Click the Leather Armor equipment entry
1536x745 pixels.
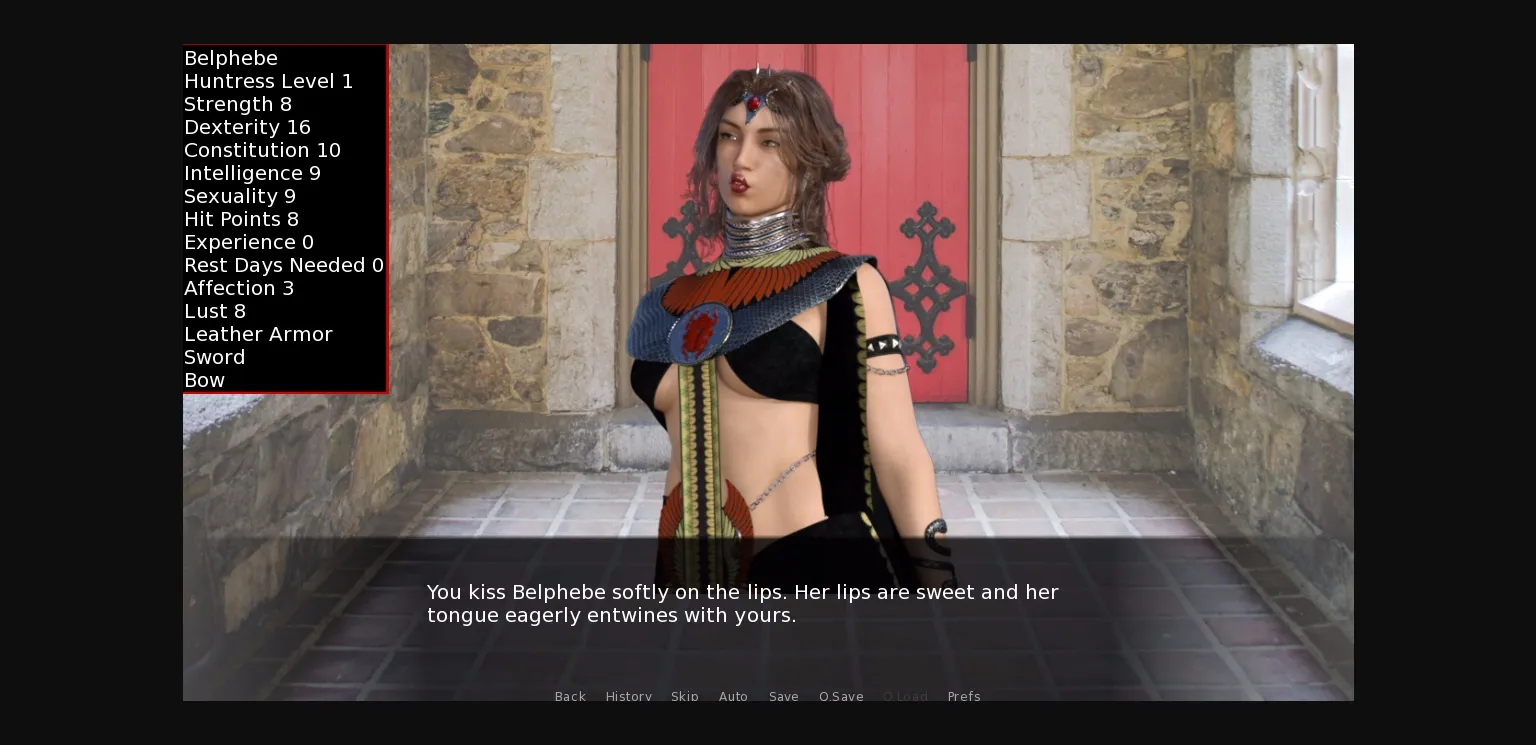pyautogui.click(x=258, y=334)
